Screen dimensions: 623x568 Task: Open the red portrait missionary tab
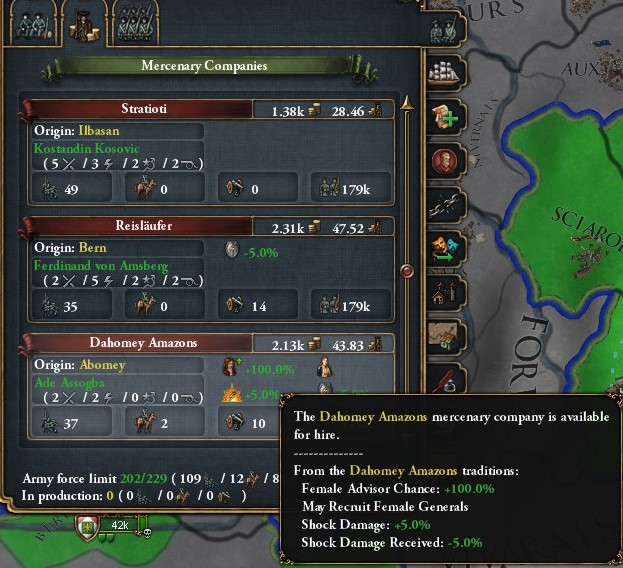(445, 161)
